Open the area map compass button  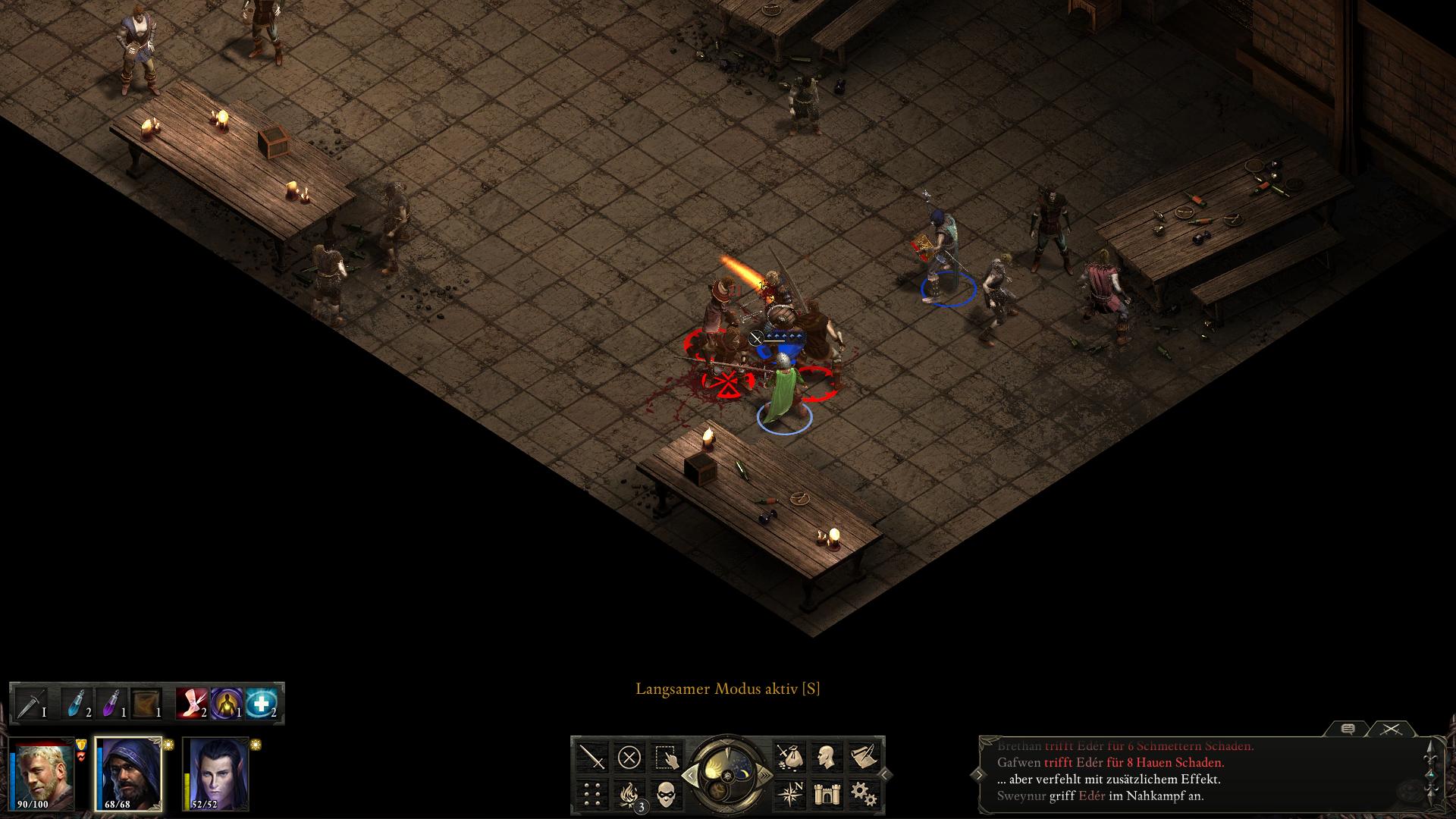[789, 794]
